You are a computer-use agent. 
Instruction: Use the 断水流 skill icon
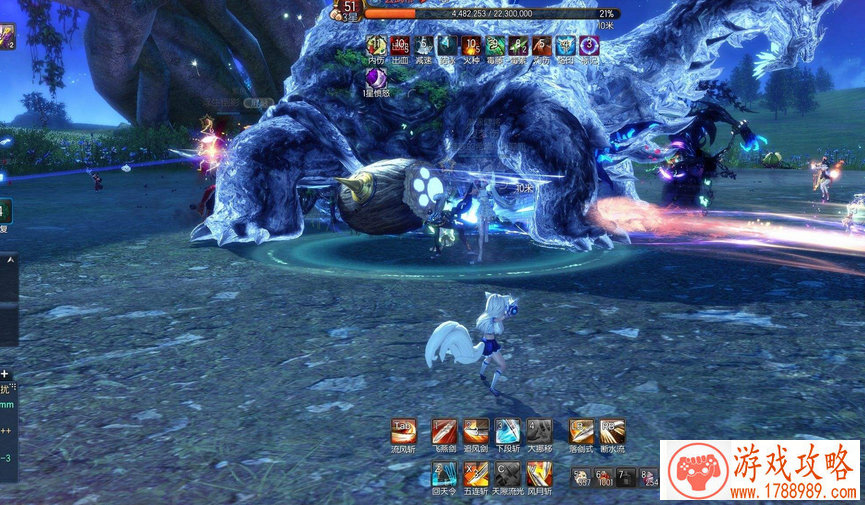[613, 431]
